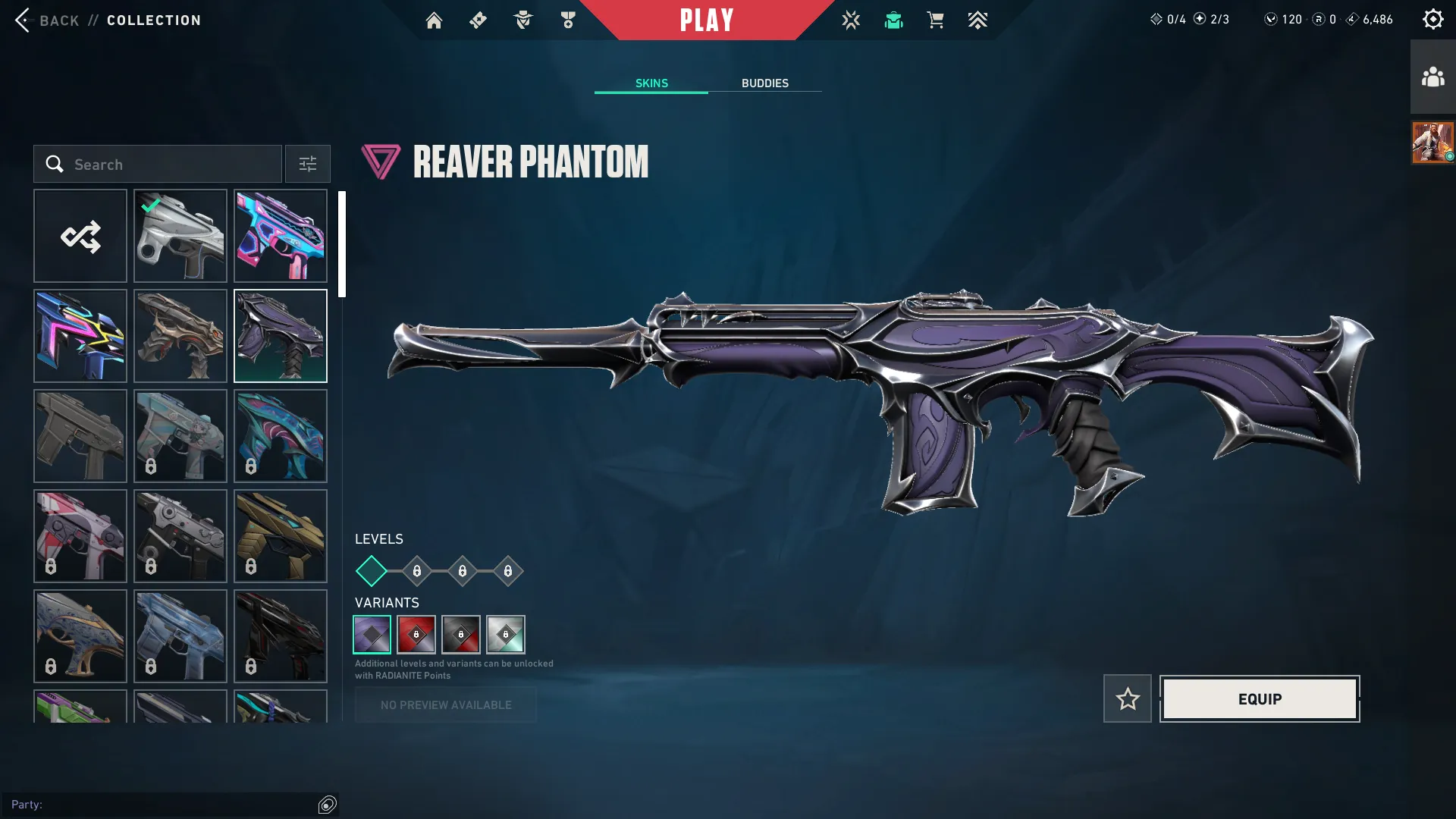Open the Home screen icon

click(434, 20)
